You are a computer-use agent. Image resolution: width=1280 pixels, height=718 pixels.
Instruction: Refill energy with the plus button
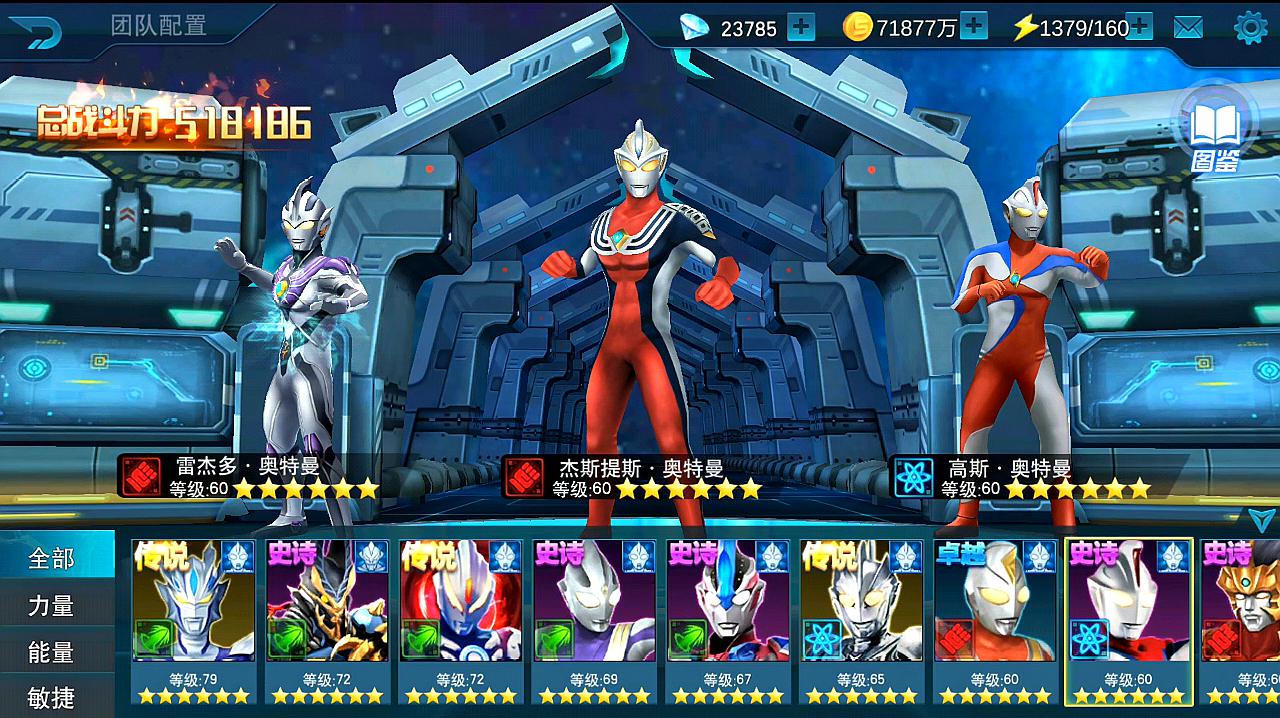[1139, 27]
